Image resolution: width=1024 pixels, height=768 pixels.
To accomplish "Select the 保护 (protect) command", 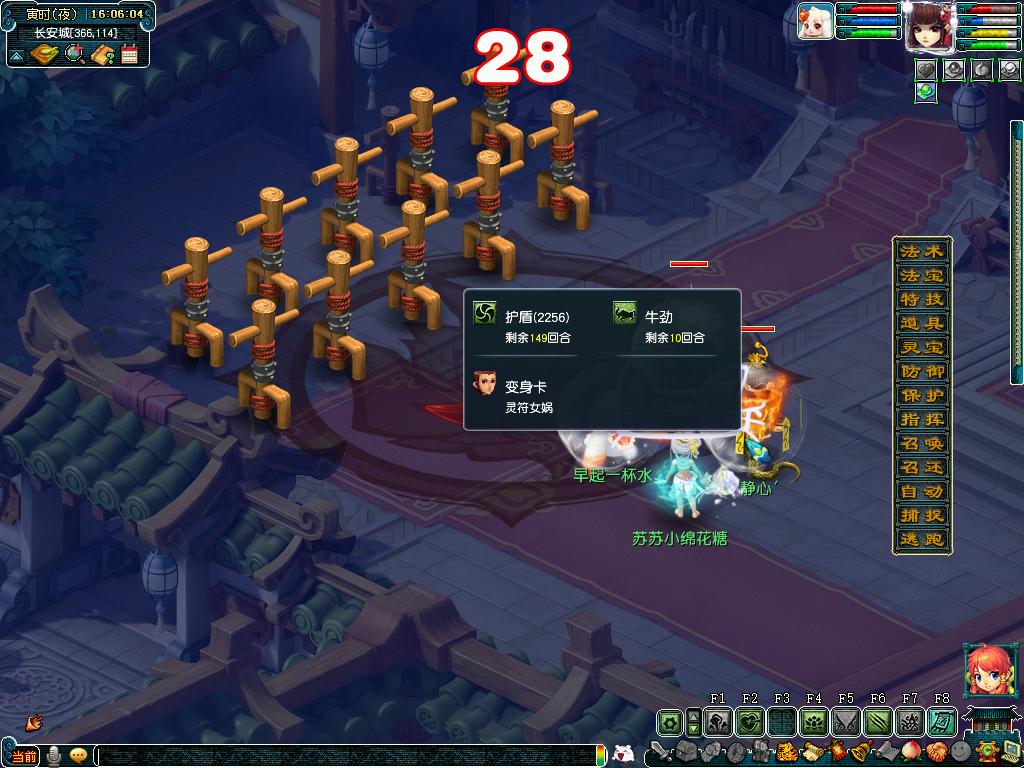I will 921,396.
